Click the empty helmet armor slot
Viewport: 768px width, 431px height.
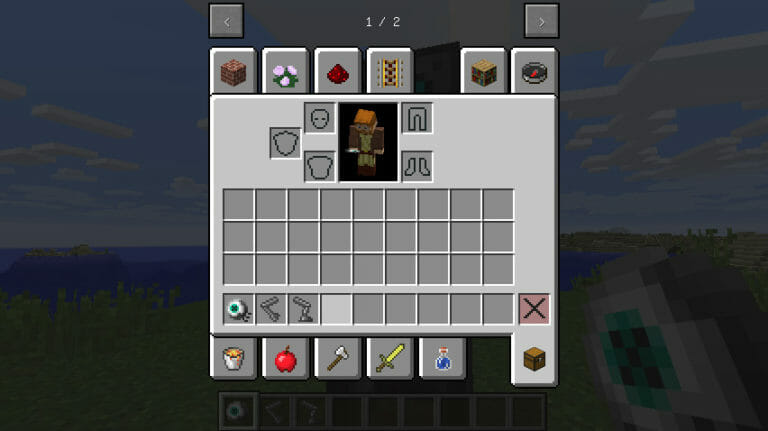point(319,118)
